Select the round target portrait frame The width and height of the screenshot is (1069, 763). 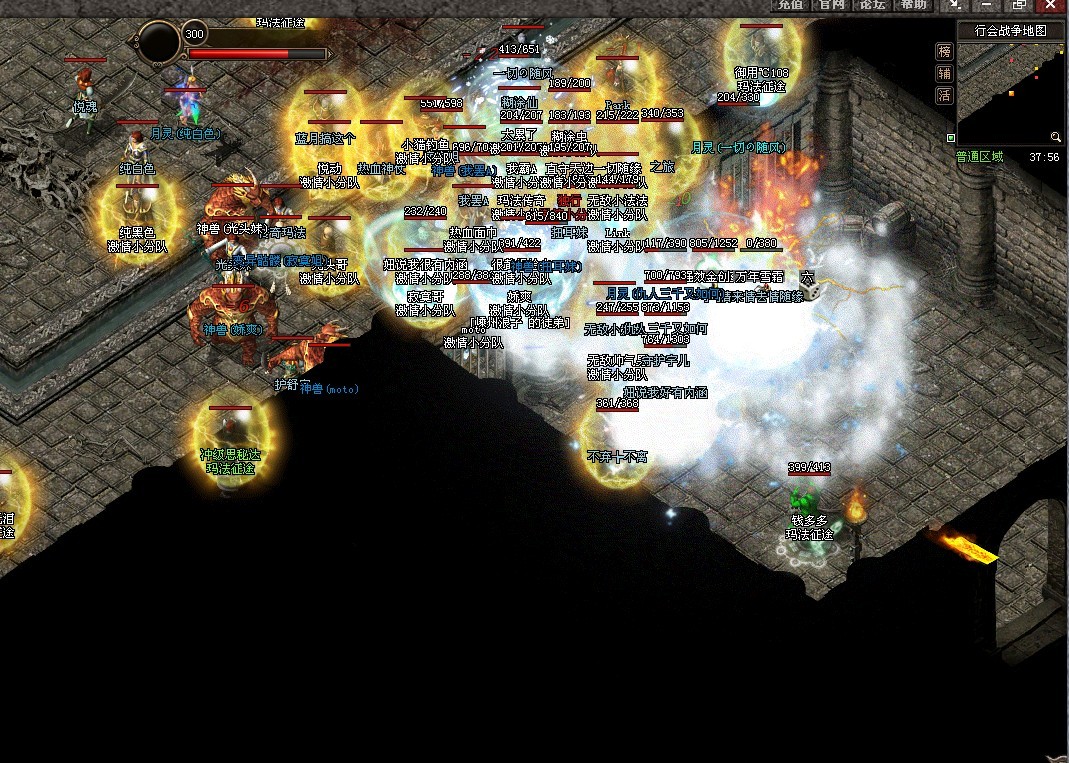pos(159,42)
